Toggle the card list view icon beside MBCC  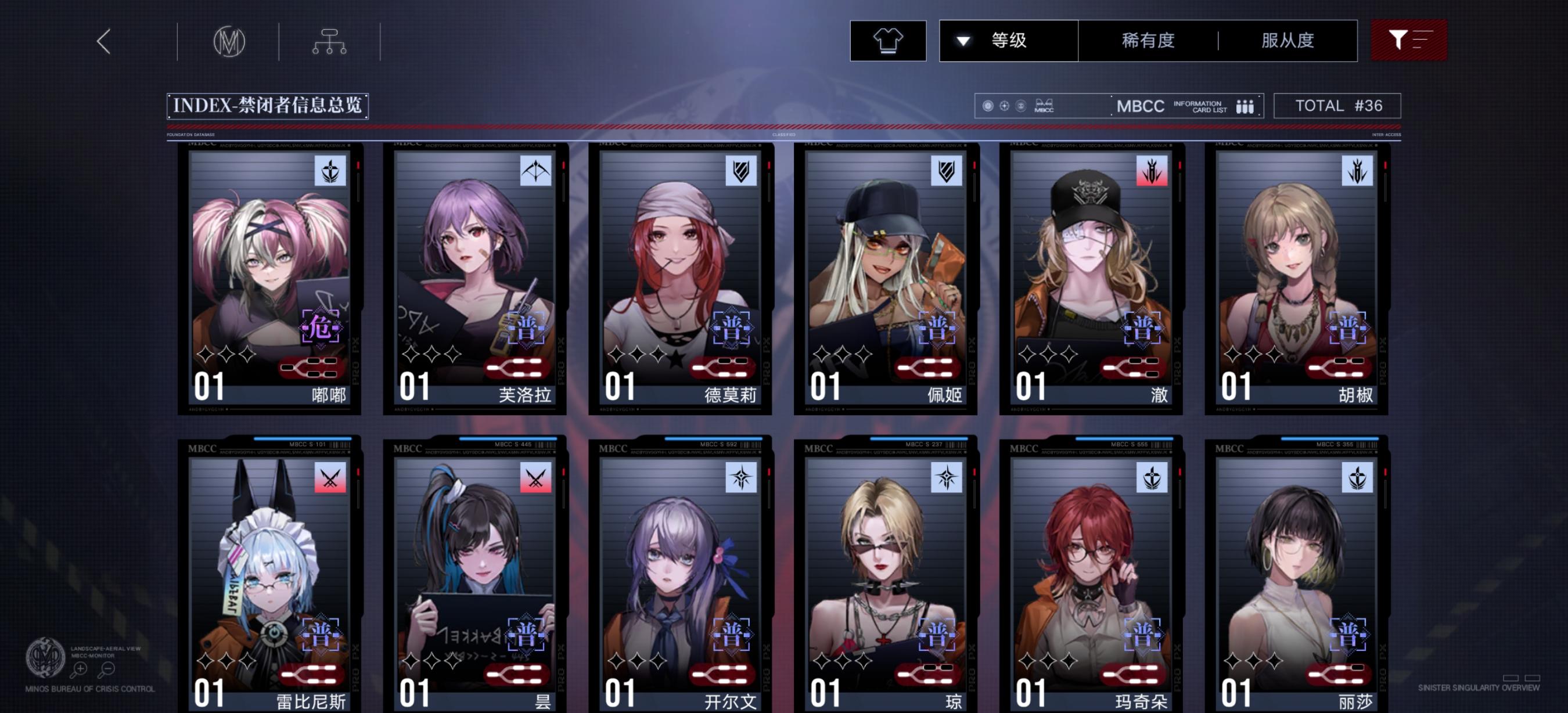[1244, 105]
